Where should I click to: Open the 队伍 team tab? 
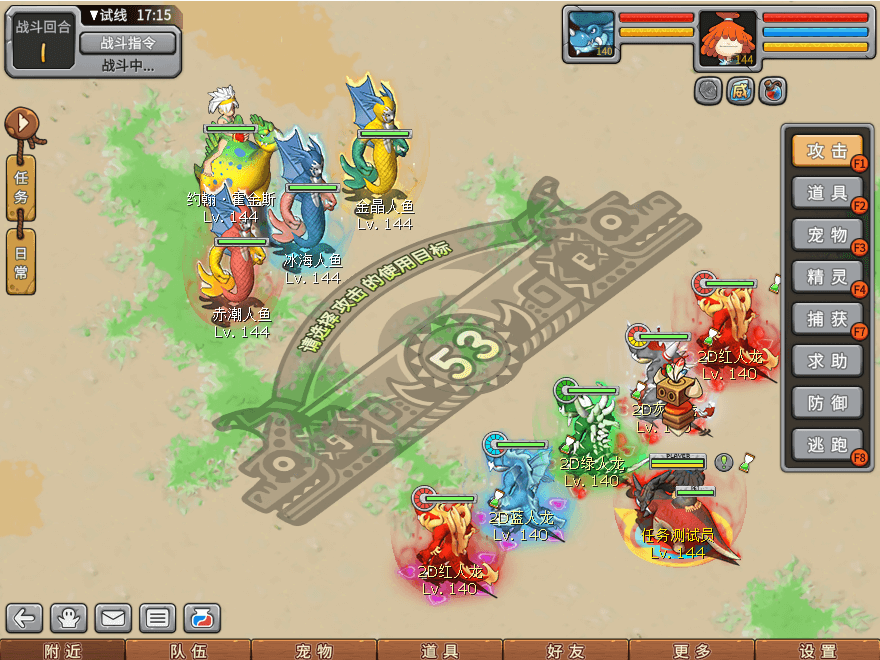coord(187,650)
